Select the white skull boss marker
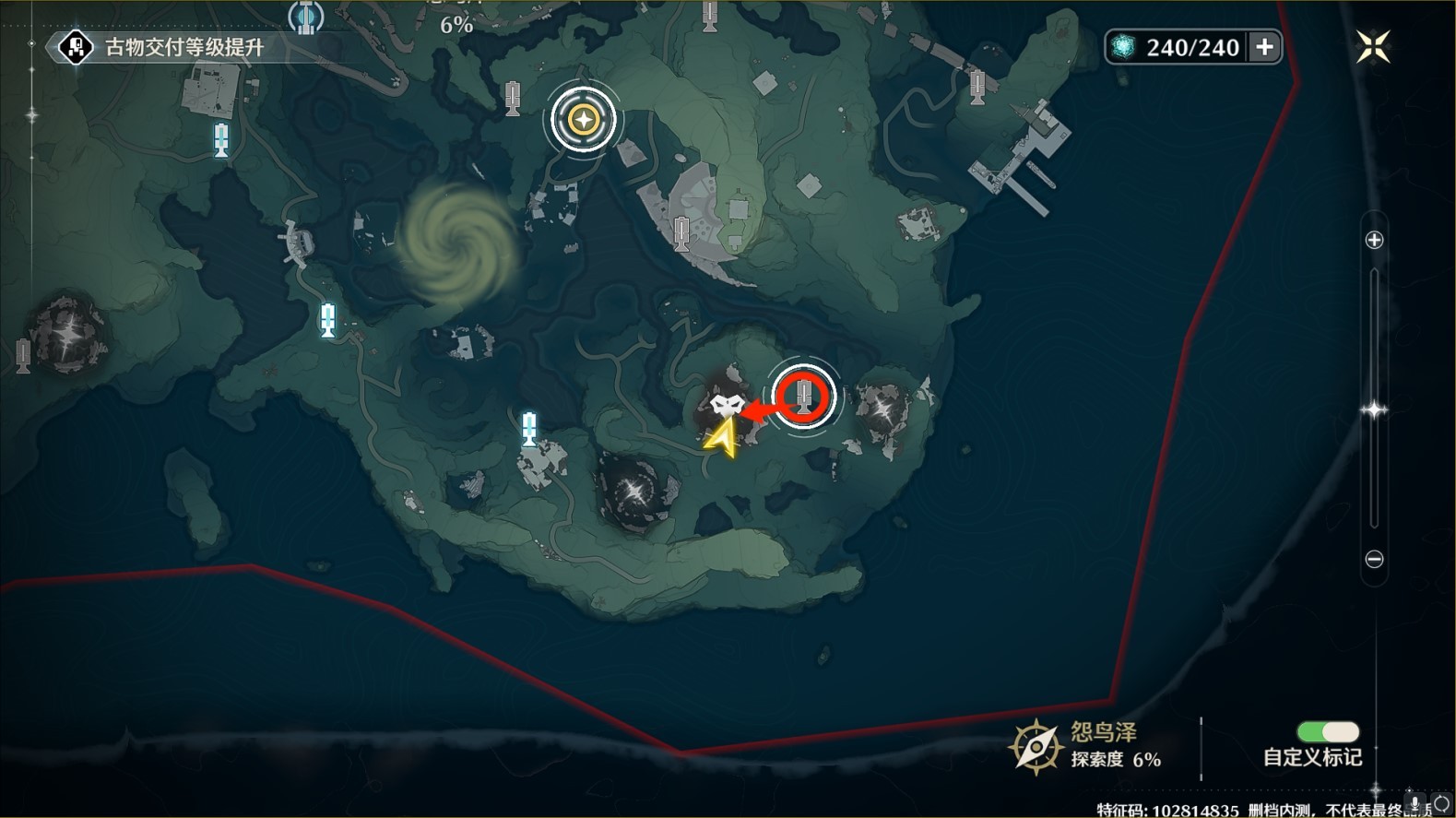 (x=727, y=404)
